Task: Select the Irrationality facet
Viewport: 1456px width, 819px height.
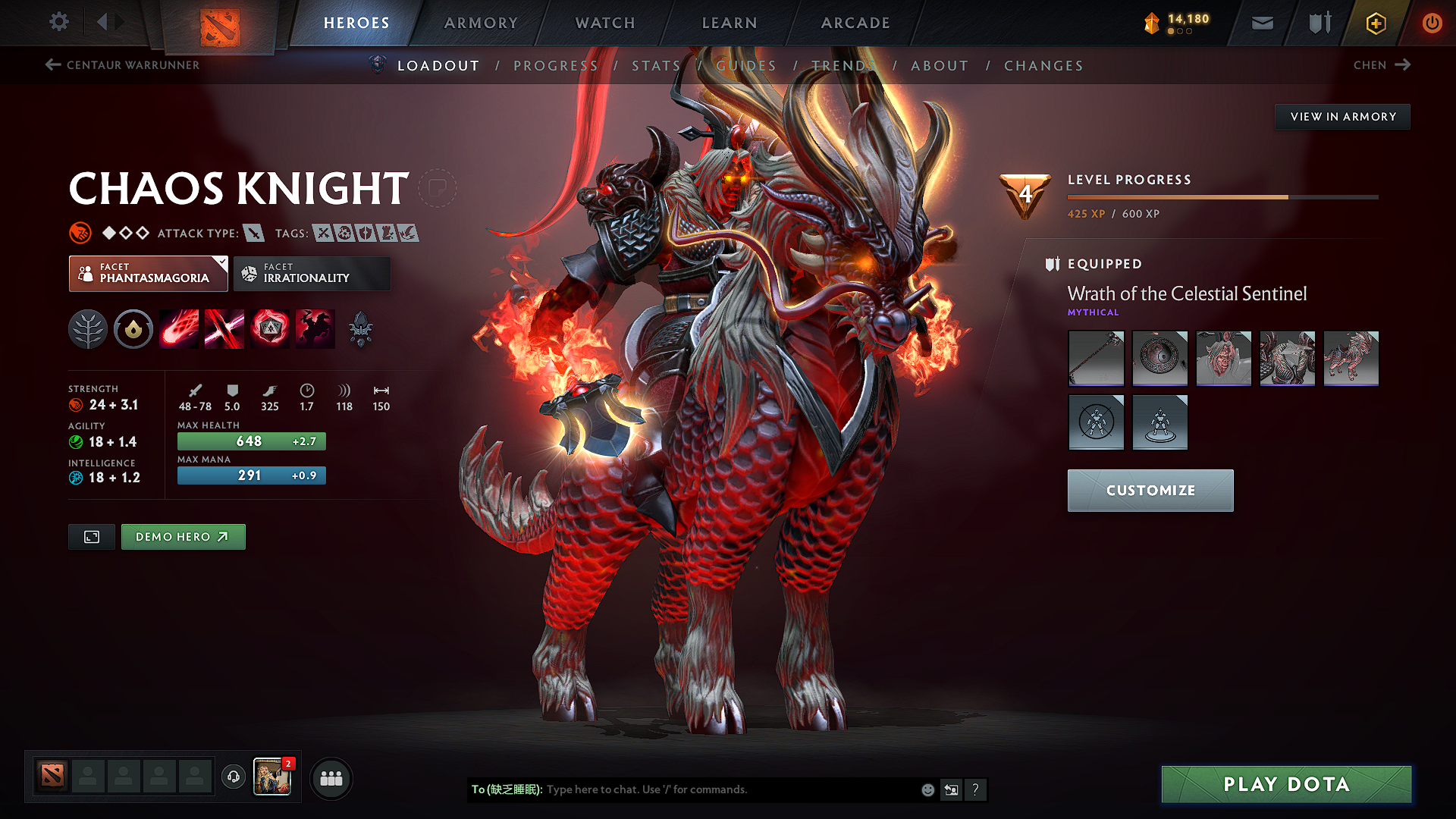Action: tap(312, 274)
